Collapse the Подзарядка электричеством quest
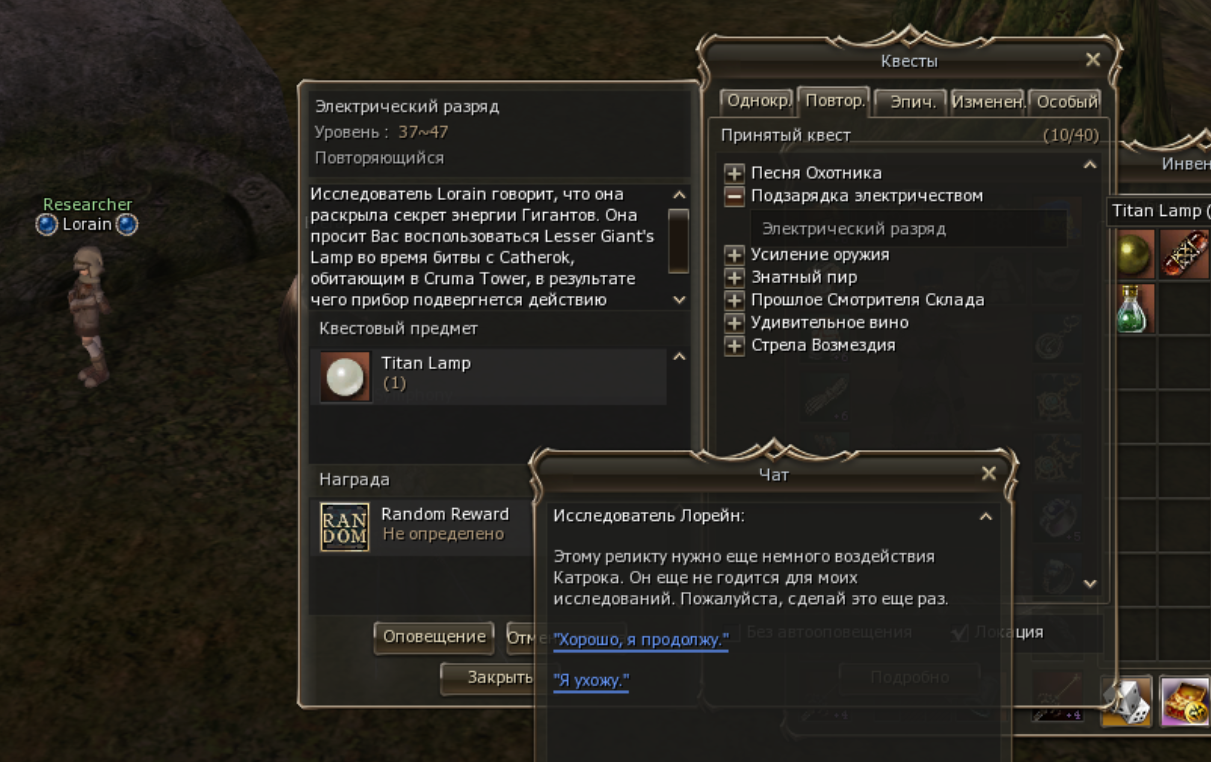 (x=735, y=196)
